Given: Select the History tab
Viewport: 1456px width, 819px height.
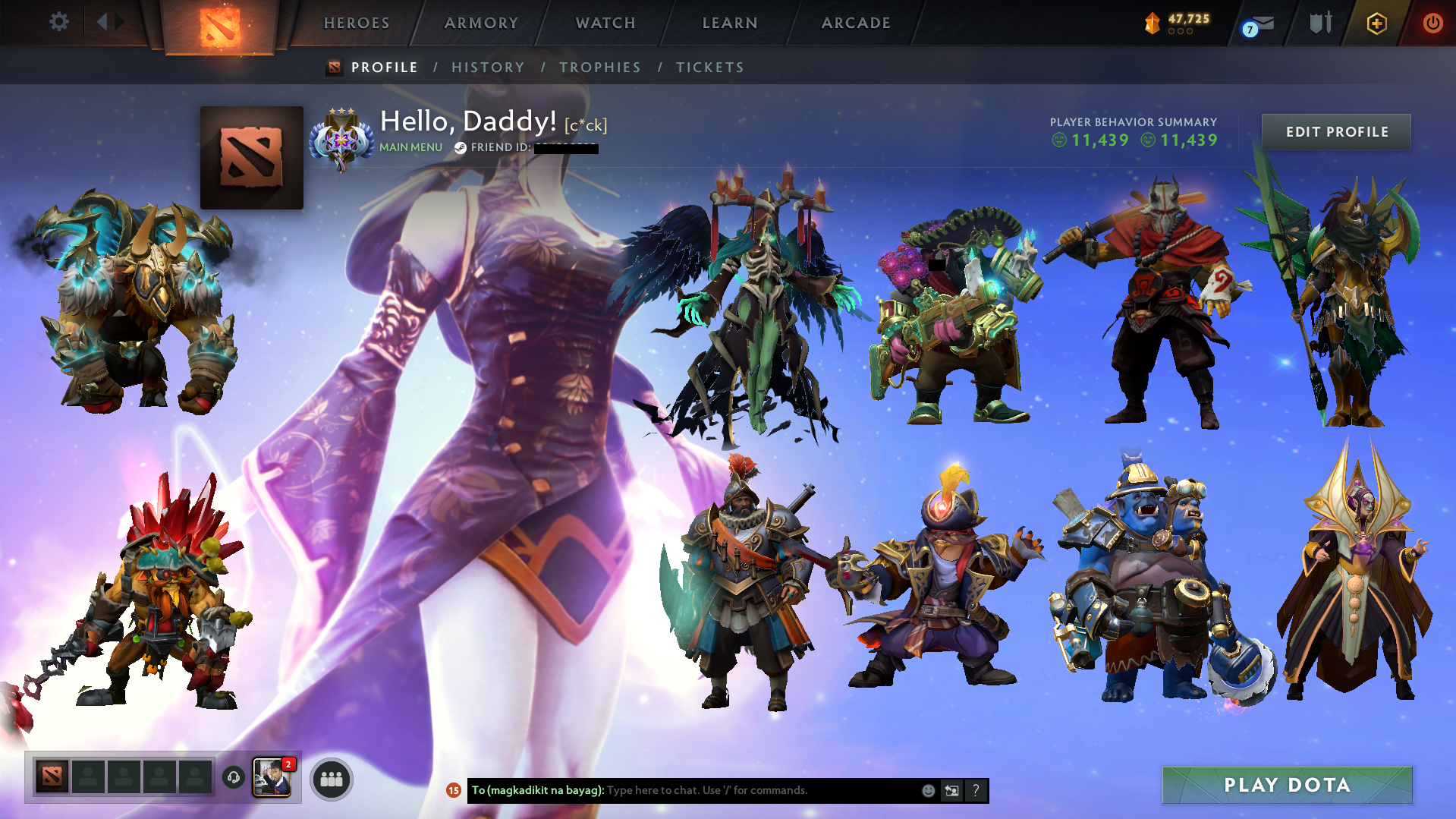Looking at the screenshot, I should (x=488, y=68).
